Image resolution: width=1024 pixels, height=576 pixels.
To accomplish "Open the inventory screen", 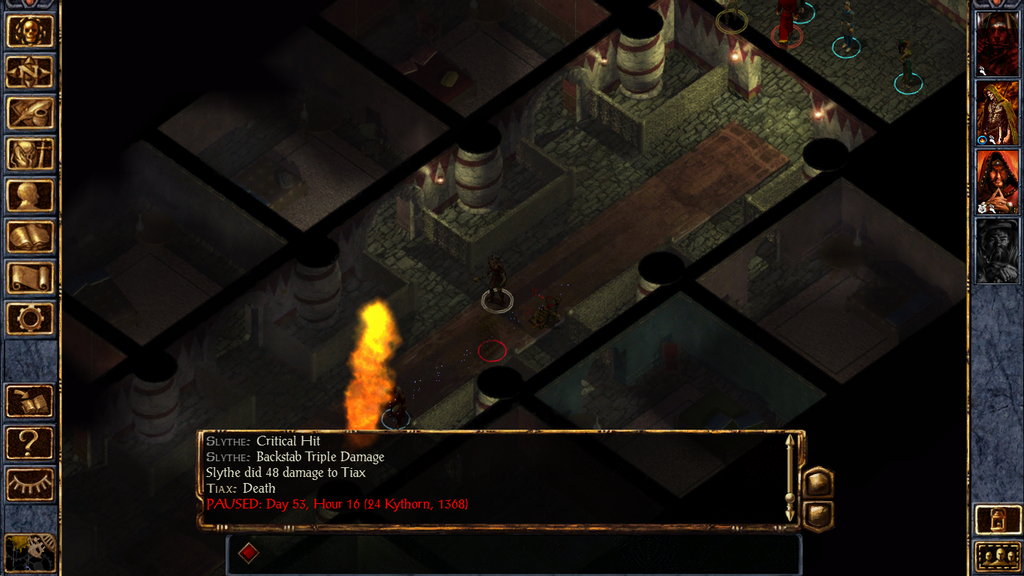I will (30, 154).
